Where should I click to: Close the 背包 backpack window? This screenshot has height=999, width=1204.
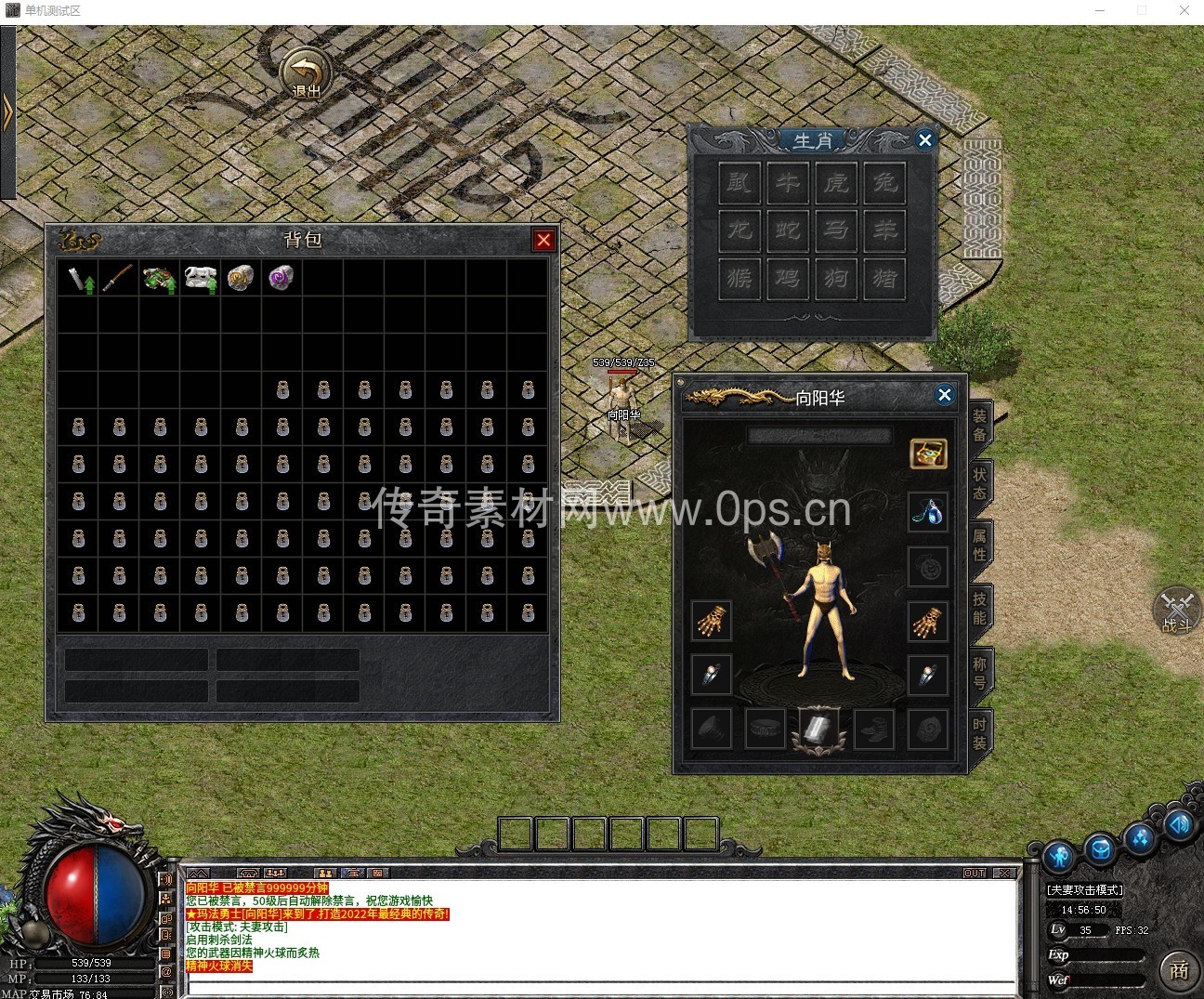coord(543,241)
